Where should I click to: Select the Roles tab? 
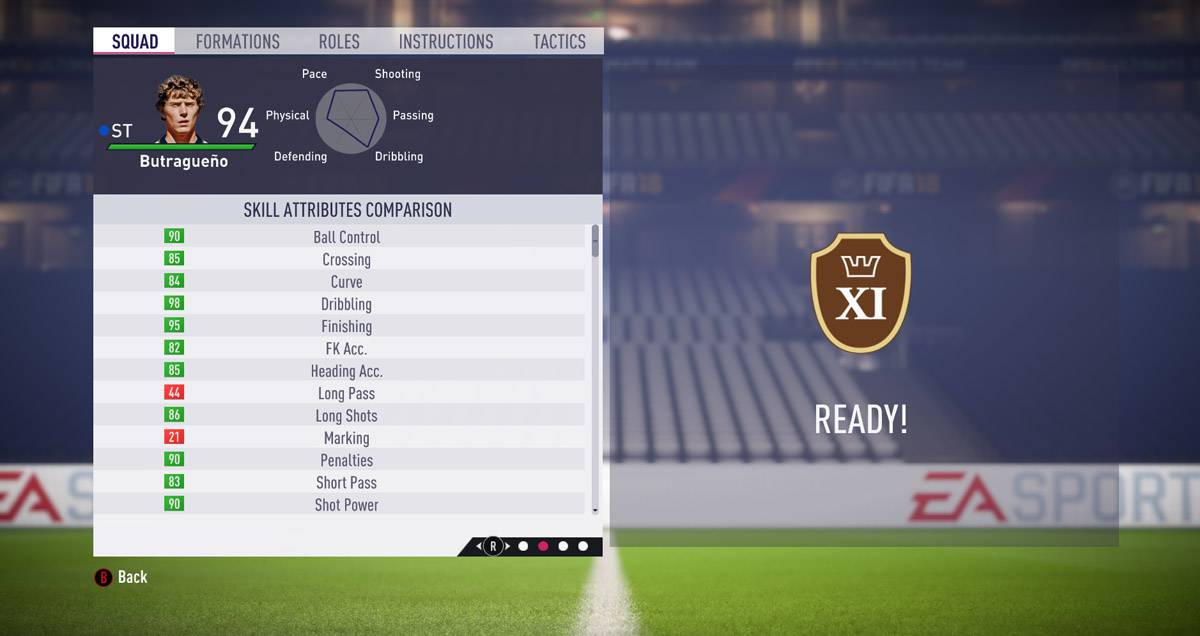click(338, 41)
